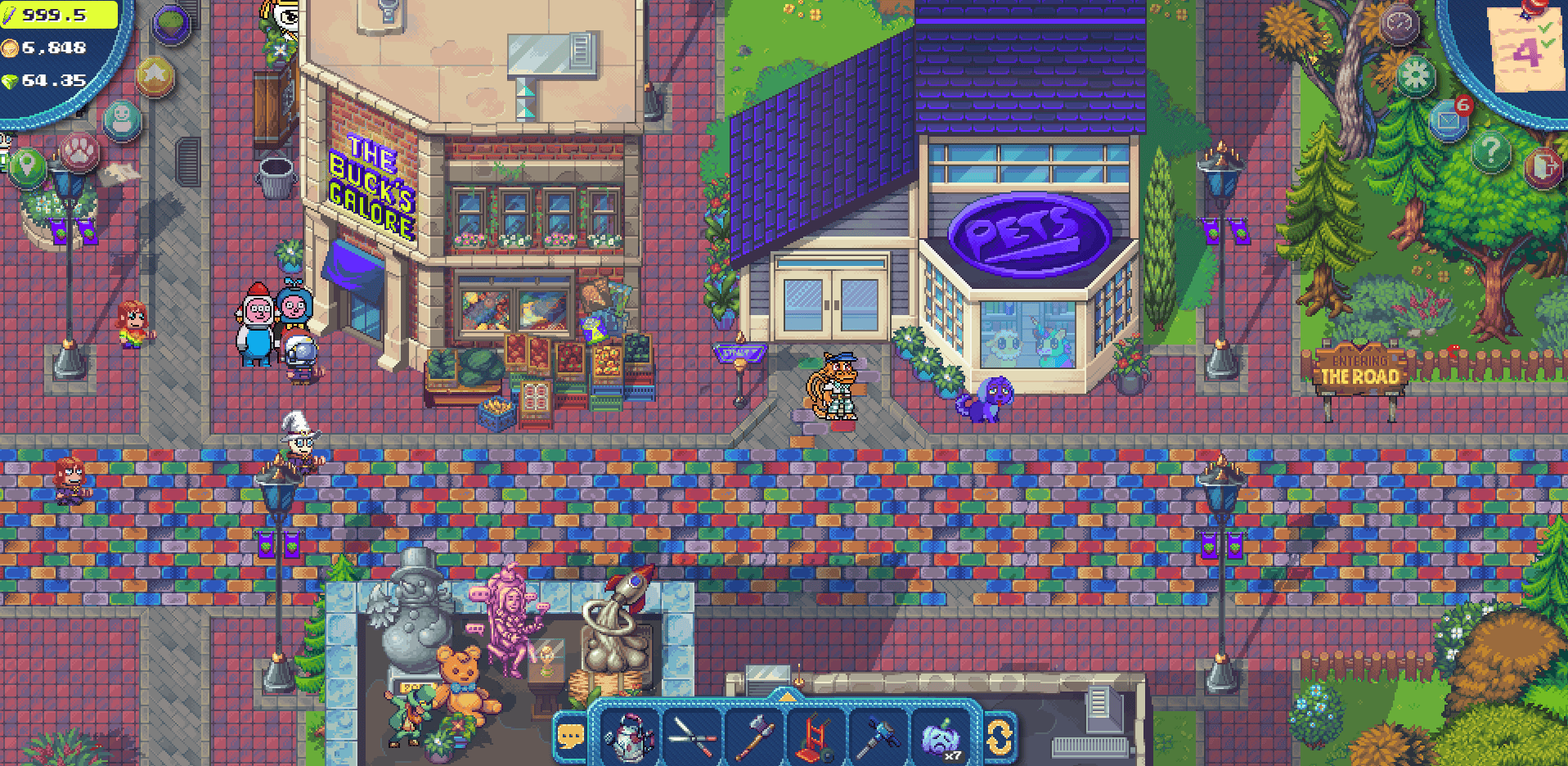This screenshot has height=766, width=1568.
Task: Open the teal snowman avatar icon
Action: pyautogui.click(x=123, y=119)
